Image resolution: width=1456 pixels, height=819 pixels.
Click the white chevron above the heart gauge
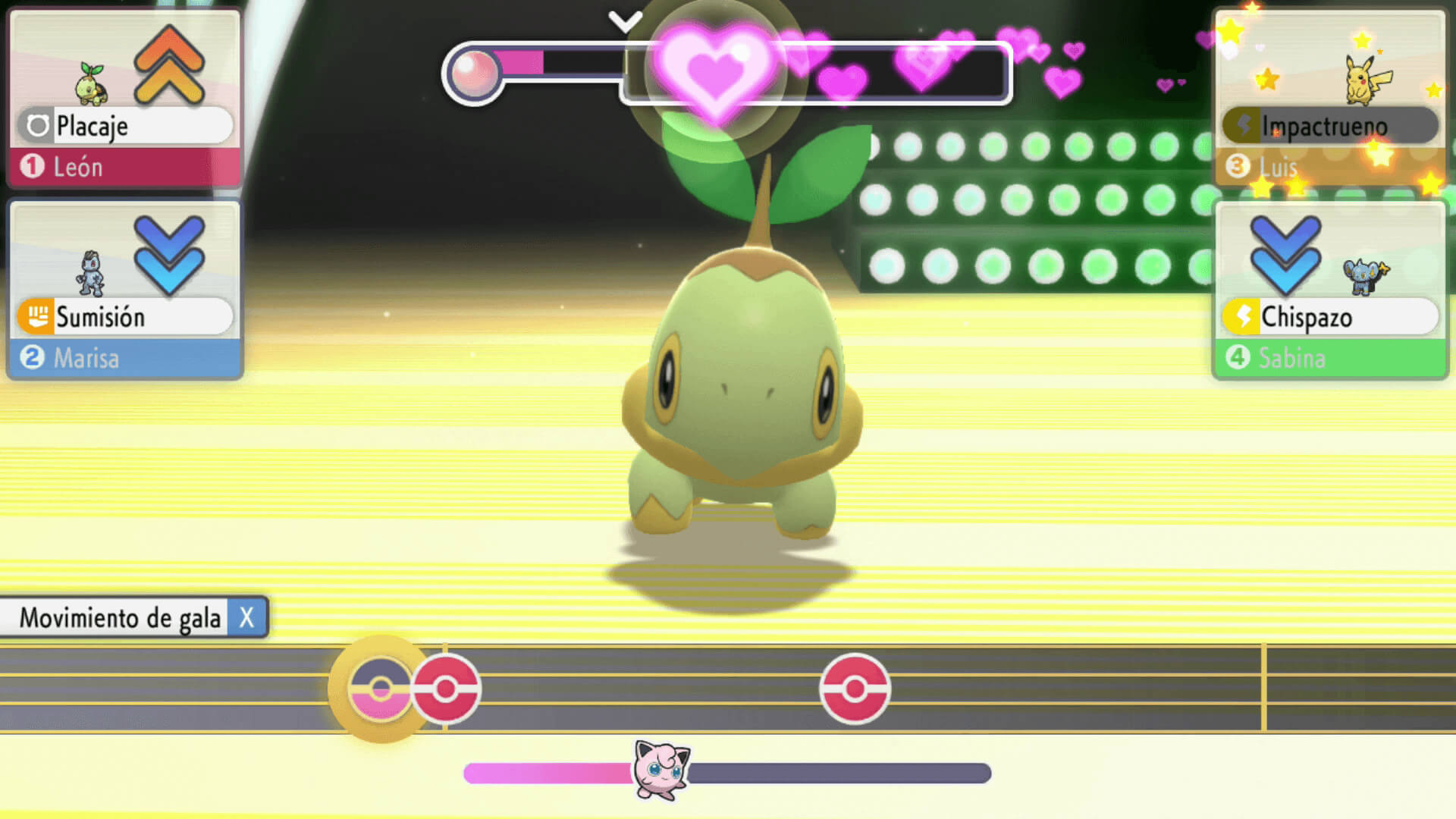[626, 21]
